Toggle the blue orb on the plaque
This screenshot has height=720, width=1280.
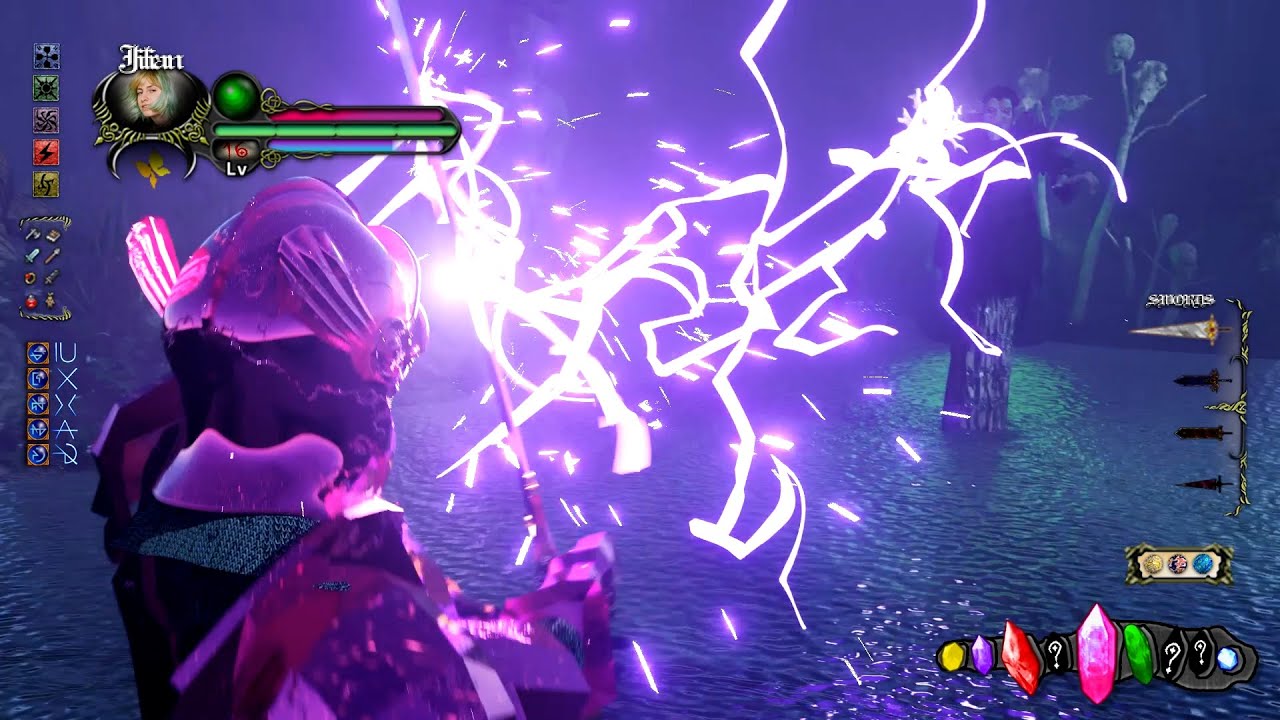click(1204, 562)
